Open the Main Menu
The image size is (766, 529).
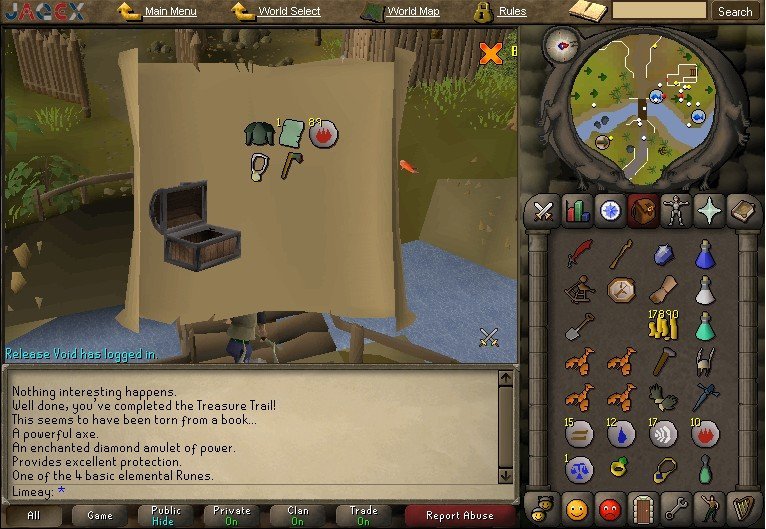point(158,12)
